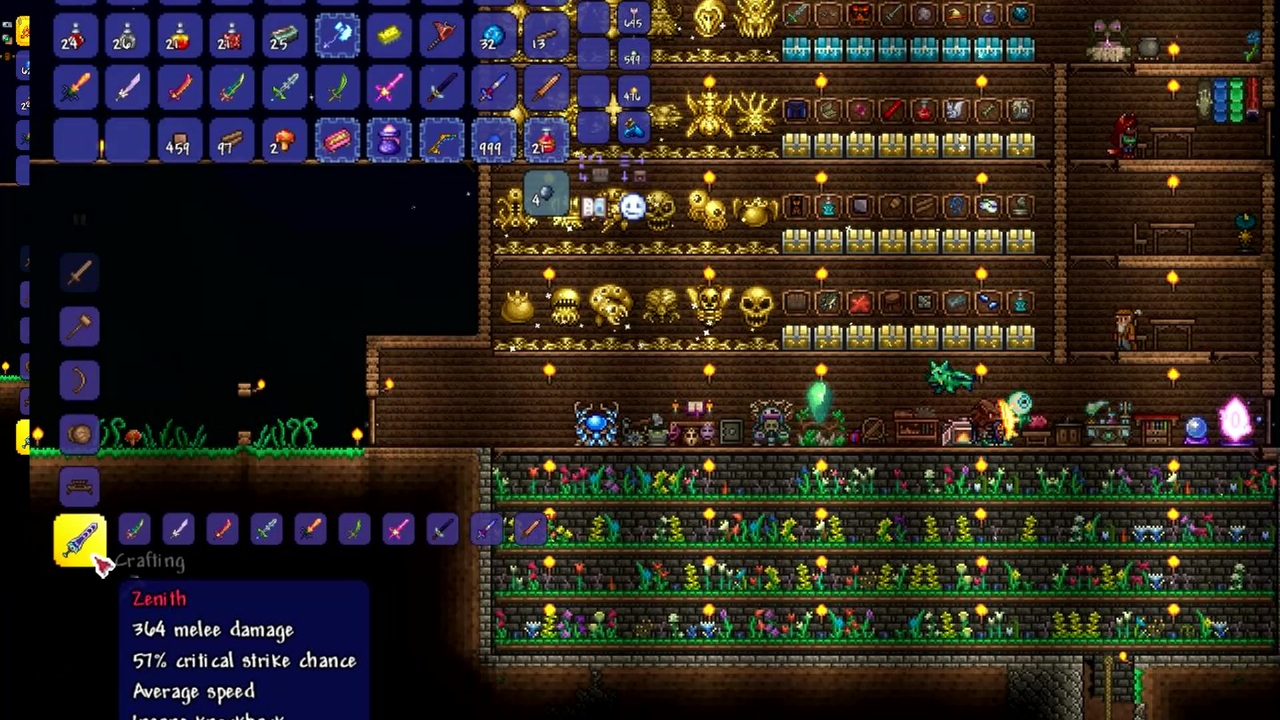Select the hammer recipe in the crafting sidebar
1280x720 pixels.
click(x=80, y=327)
